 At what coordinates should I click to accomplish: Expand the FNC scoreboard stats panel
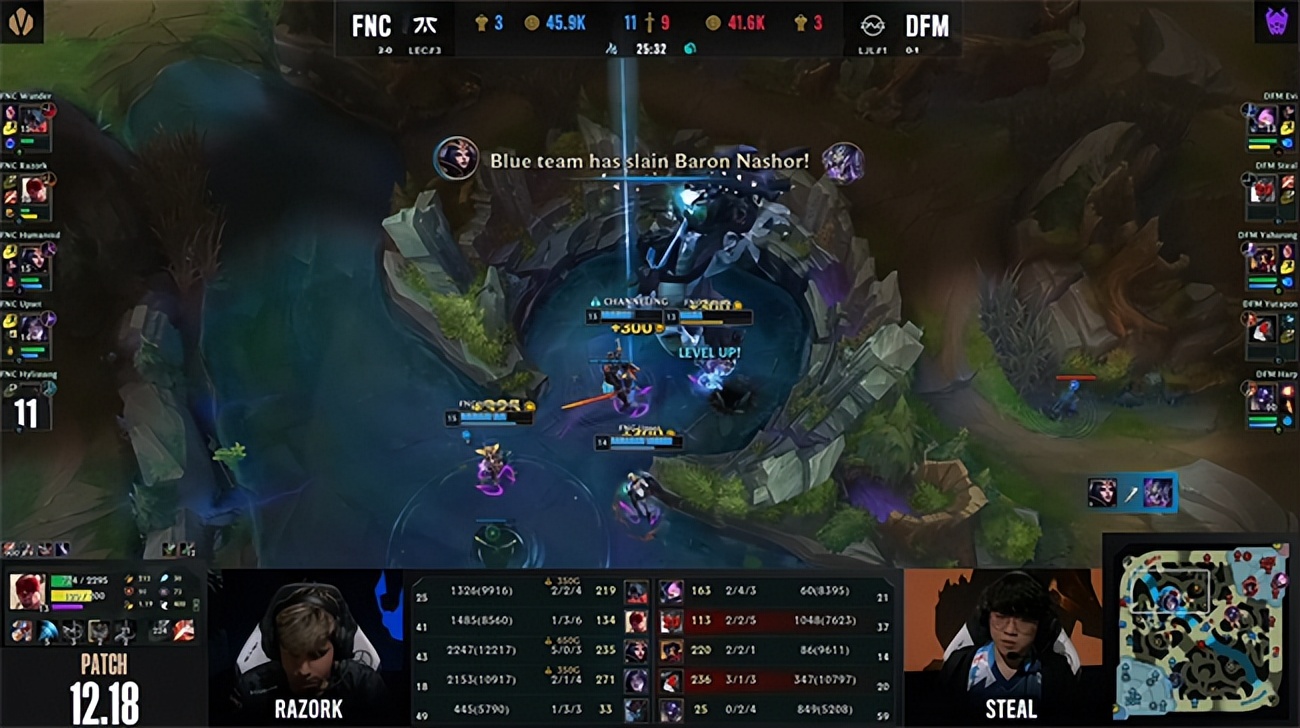point(520,650)
